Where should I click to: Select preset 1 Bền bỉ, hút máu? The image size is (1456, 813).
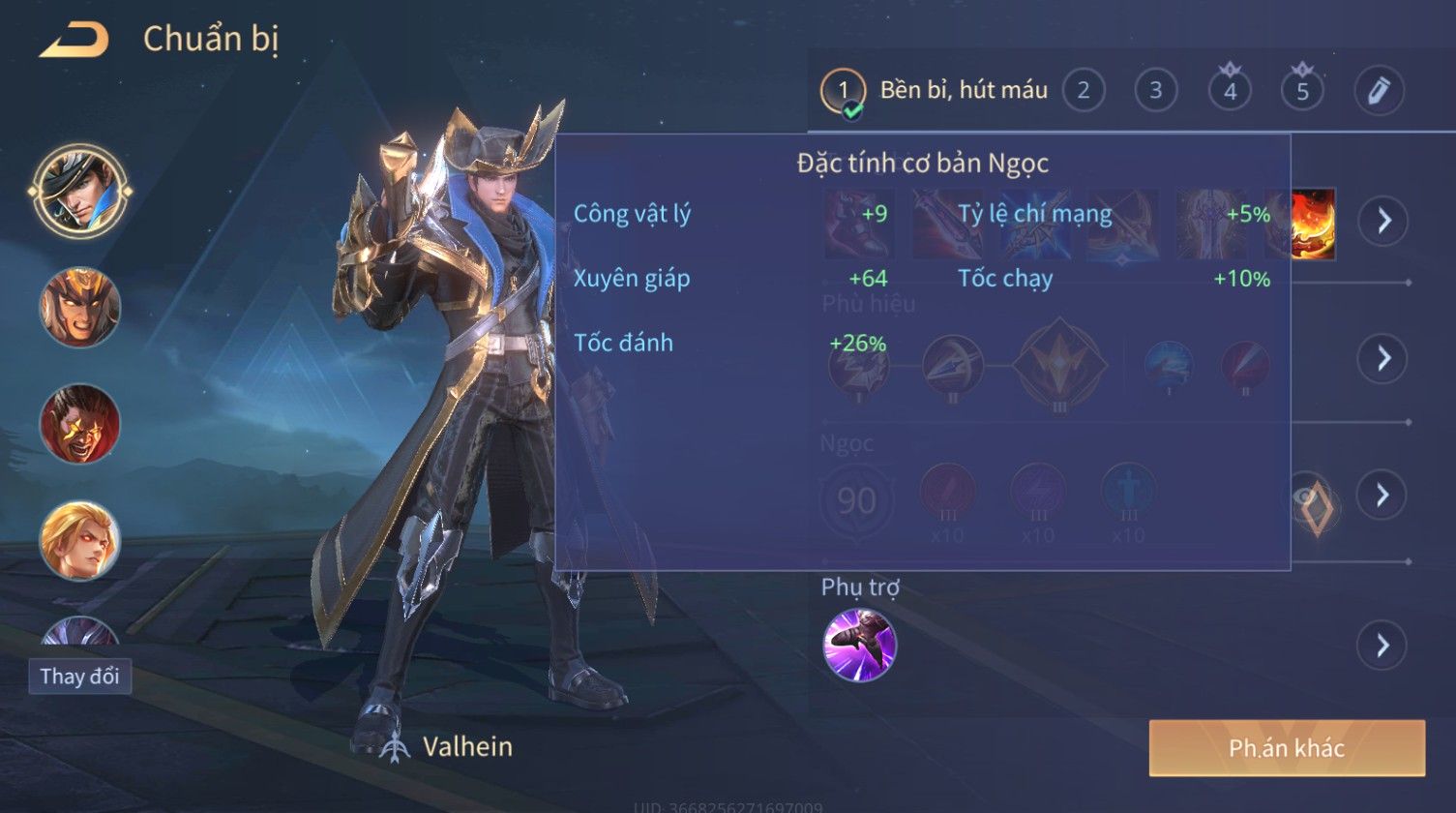pos(843,91)
